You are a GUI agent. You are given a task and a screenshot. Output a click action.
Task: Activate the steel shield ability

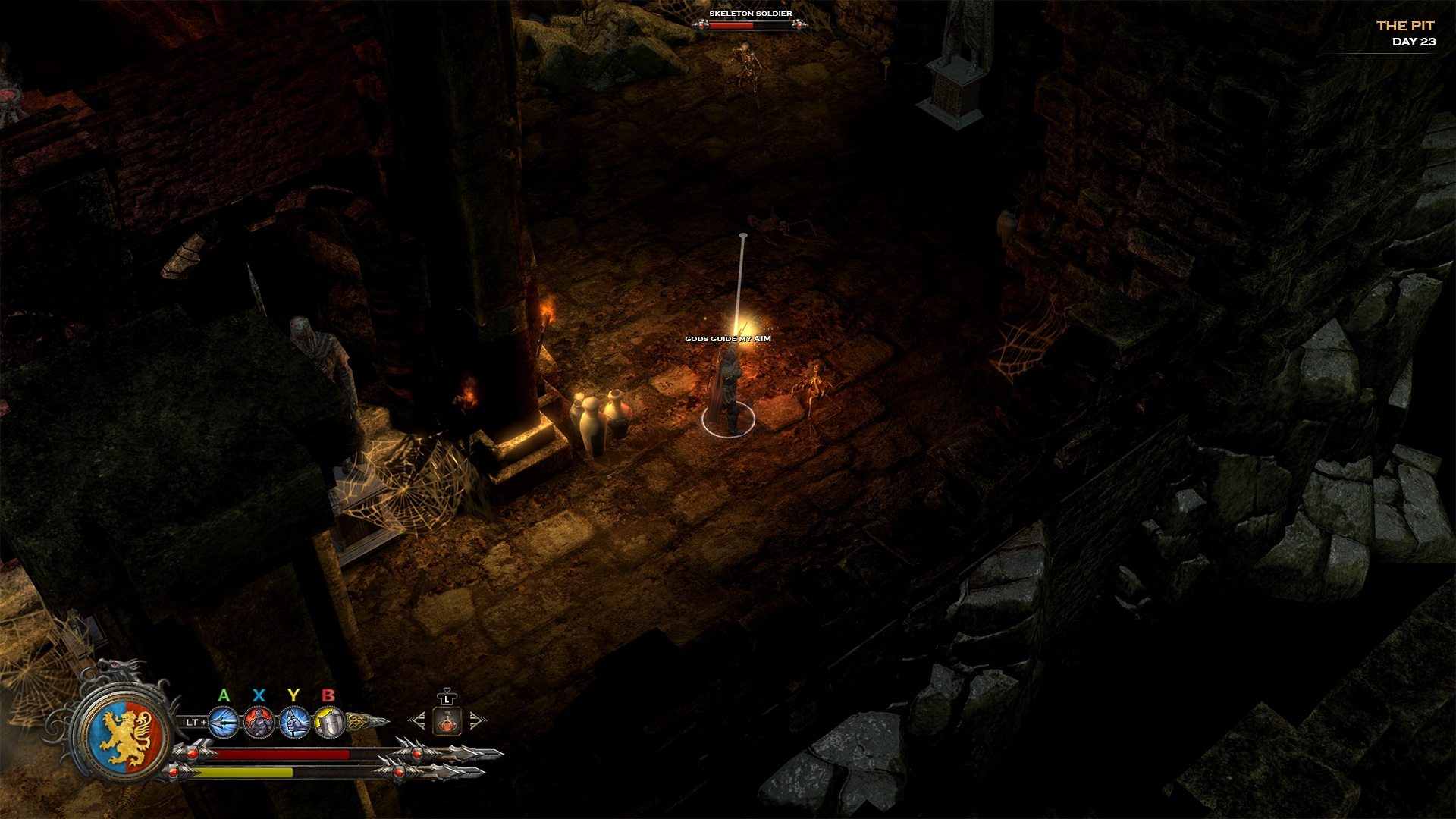(329, 723)
